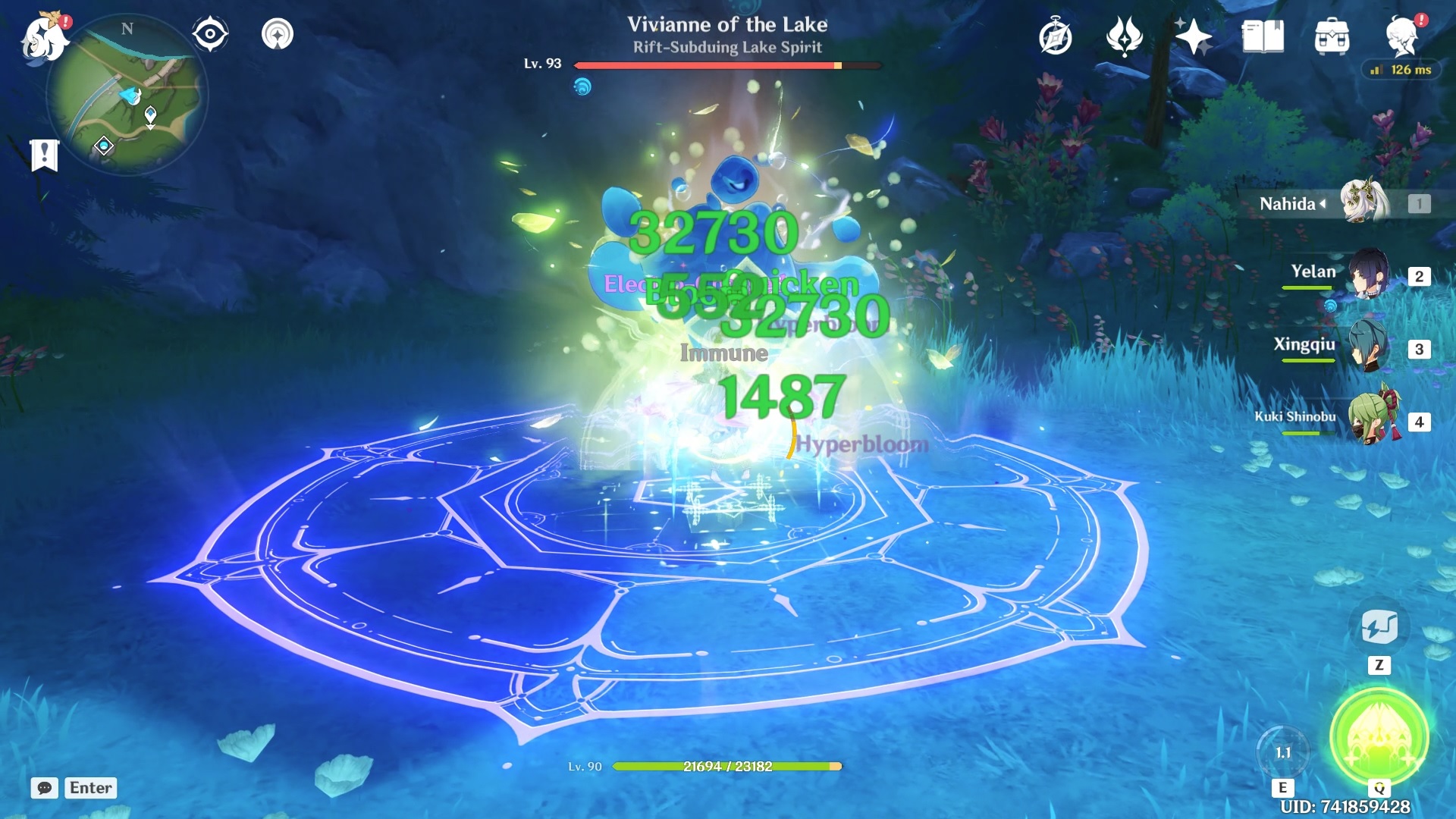Viewport: 1456px width, 819px height.
Task: Activate Elemental Sight
Action: (x=210, y=33)
